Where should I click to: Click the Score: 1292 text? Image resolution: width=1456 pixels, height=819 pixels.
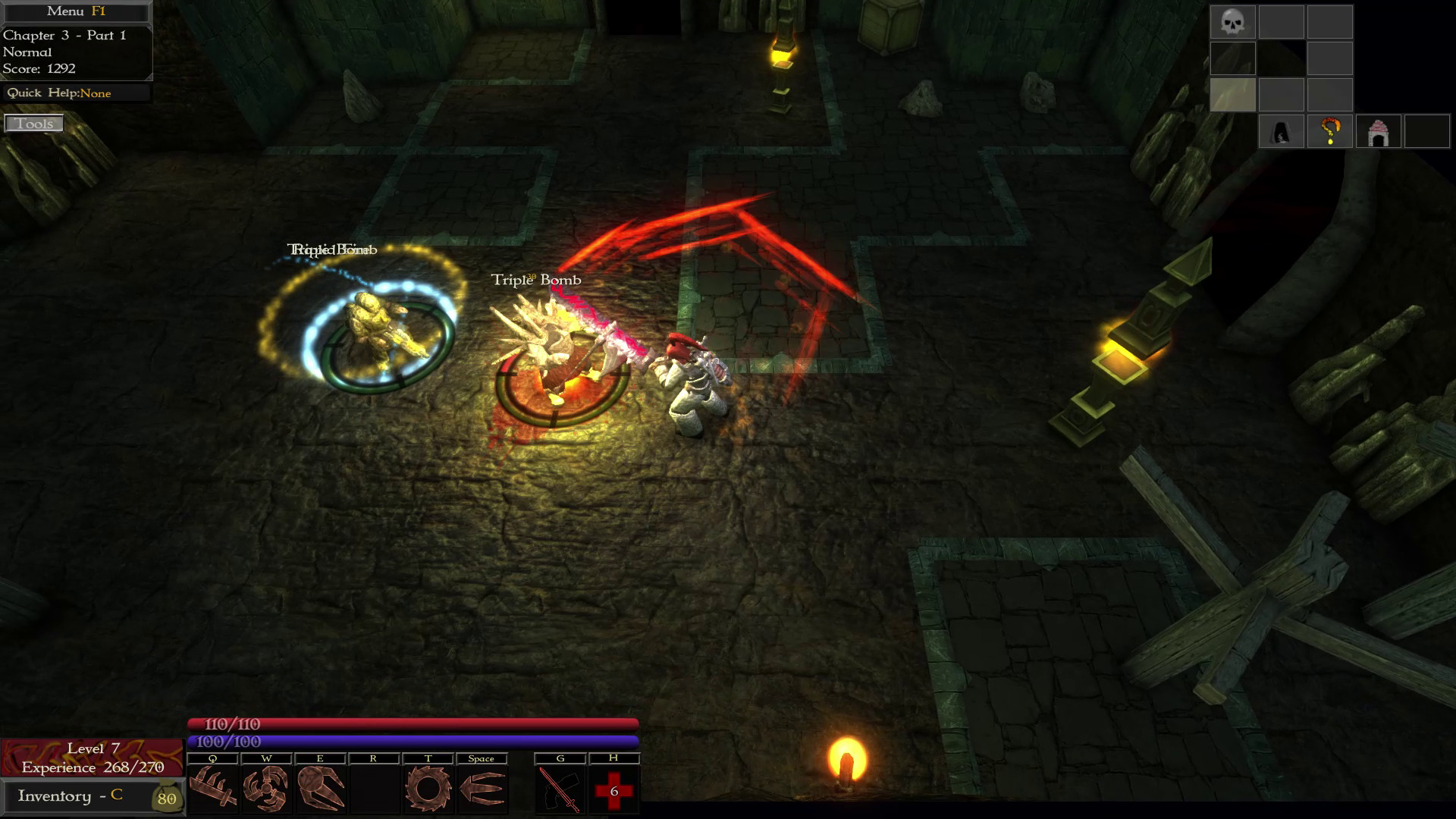(x=39, y=68)
